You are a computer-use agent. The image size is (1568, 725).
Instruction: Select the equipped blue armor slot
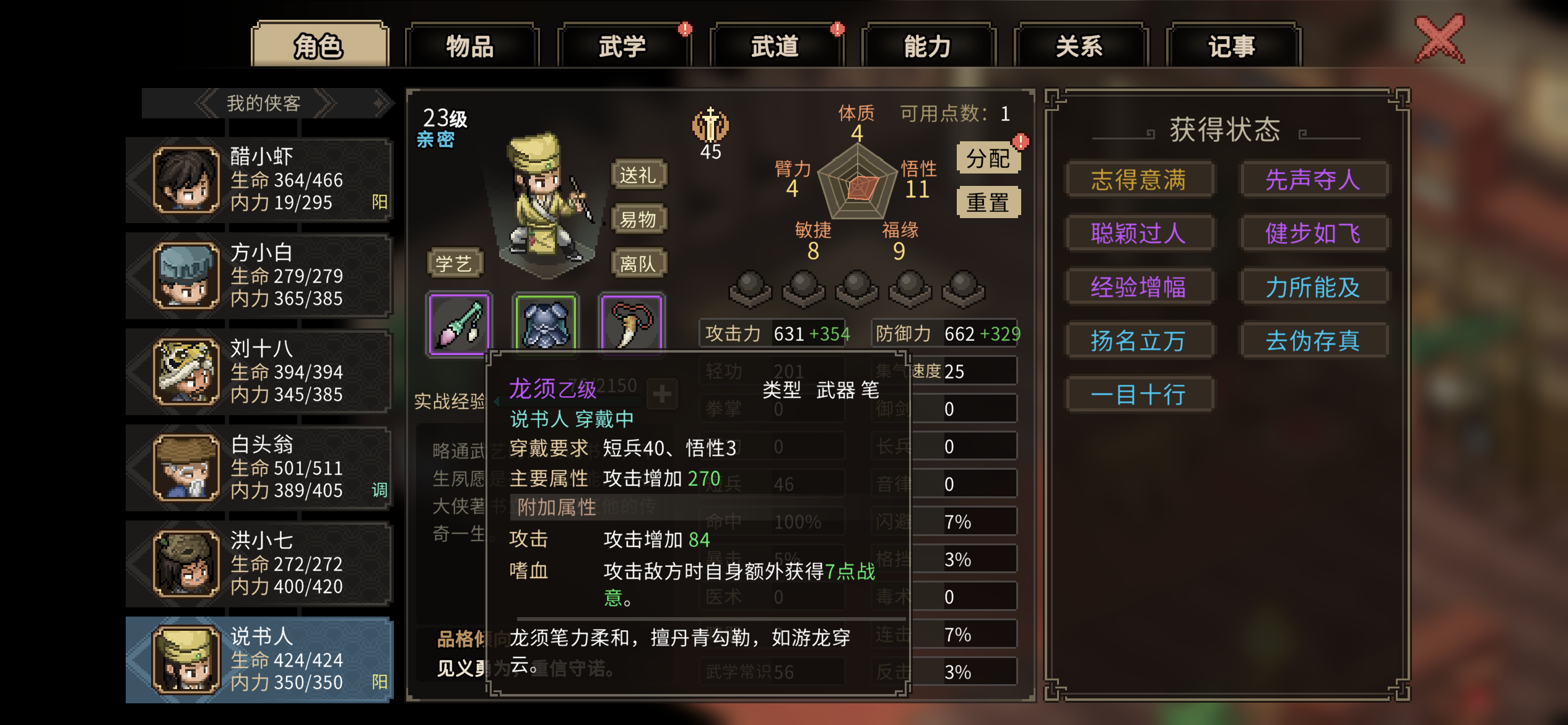(x=546, y=323)
